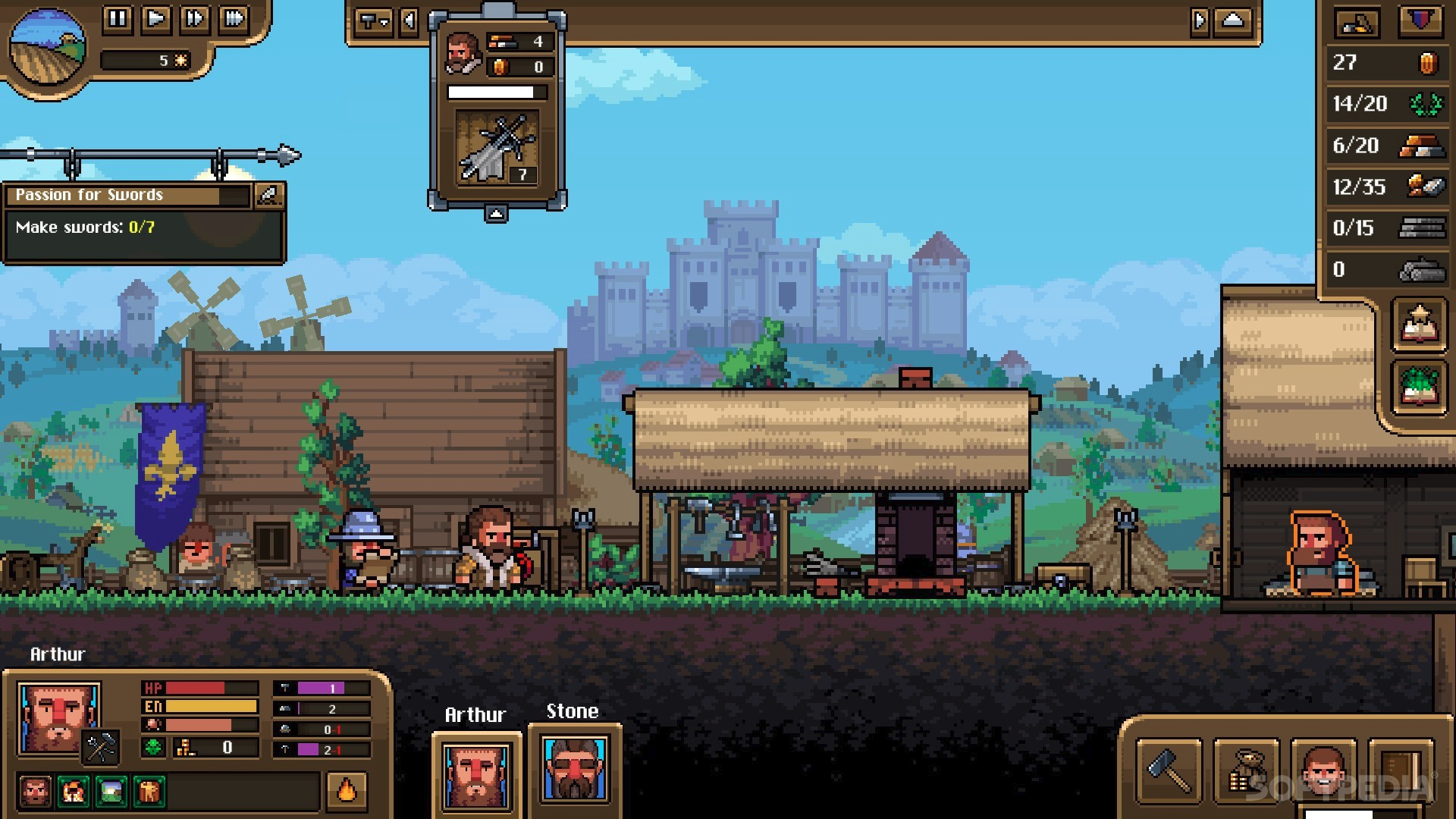
Task: Select Stone's portrait tile
Action: tap(575, 769)
